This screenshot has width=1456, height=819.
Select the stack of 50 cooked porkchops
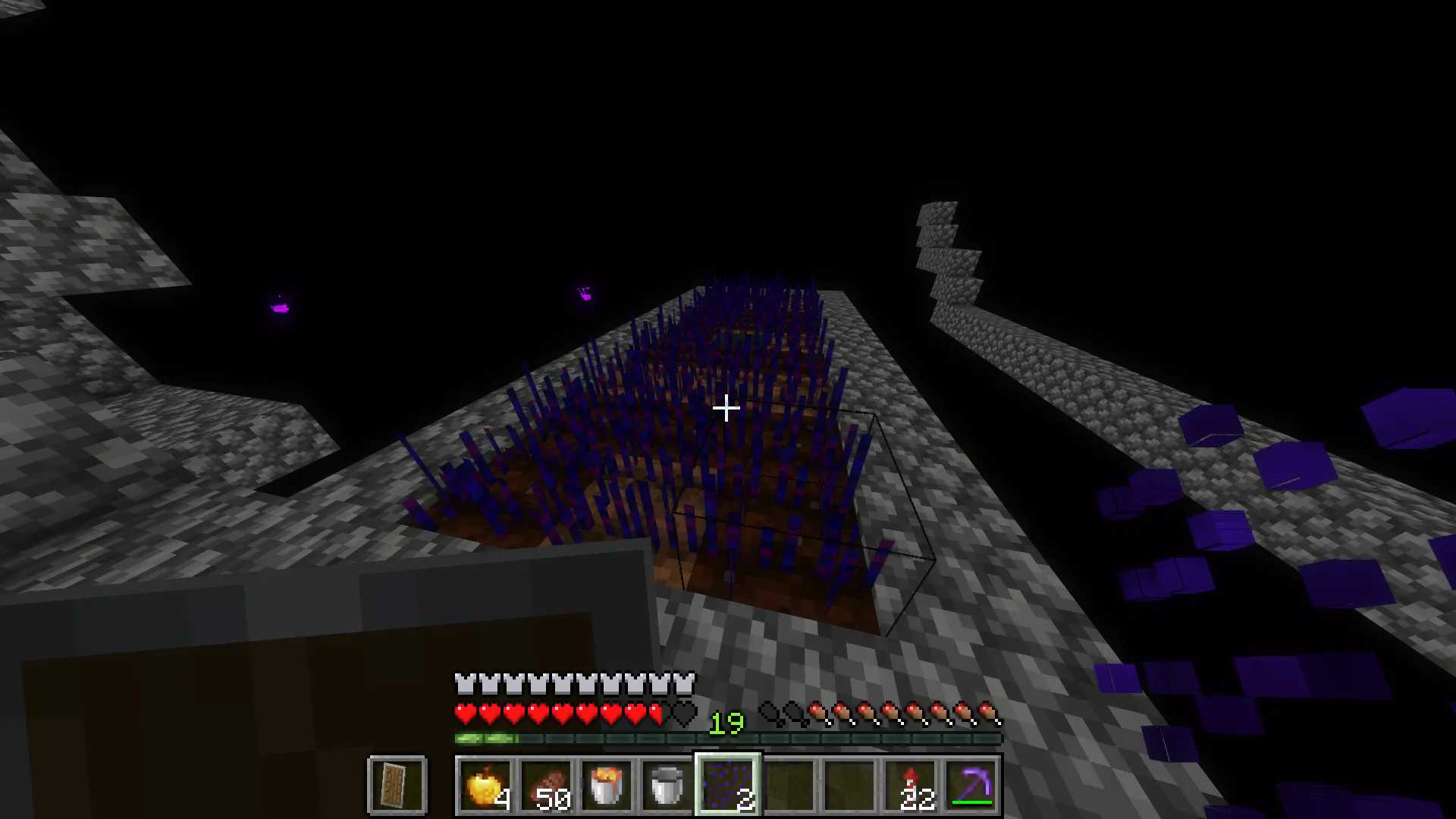pos(547,785)
